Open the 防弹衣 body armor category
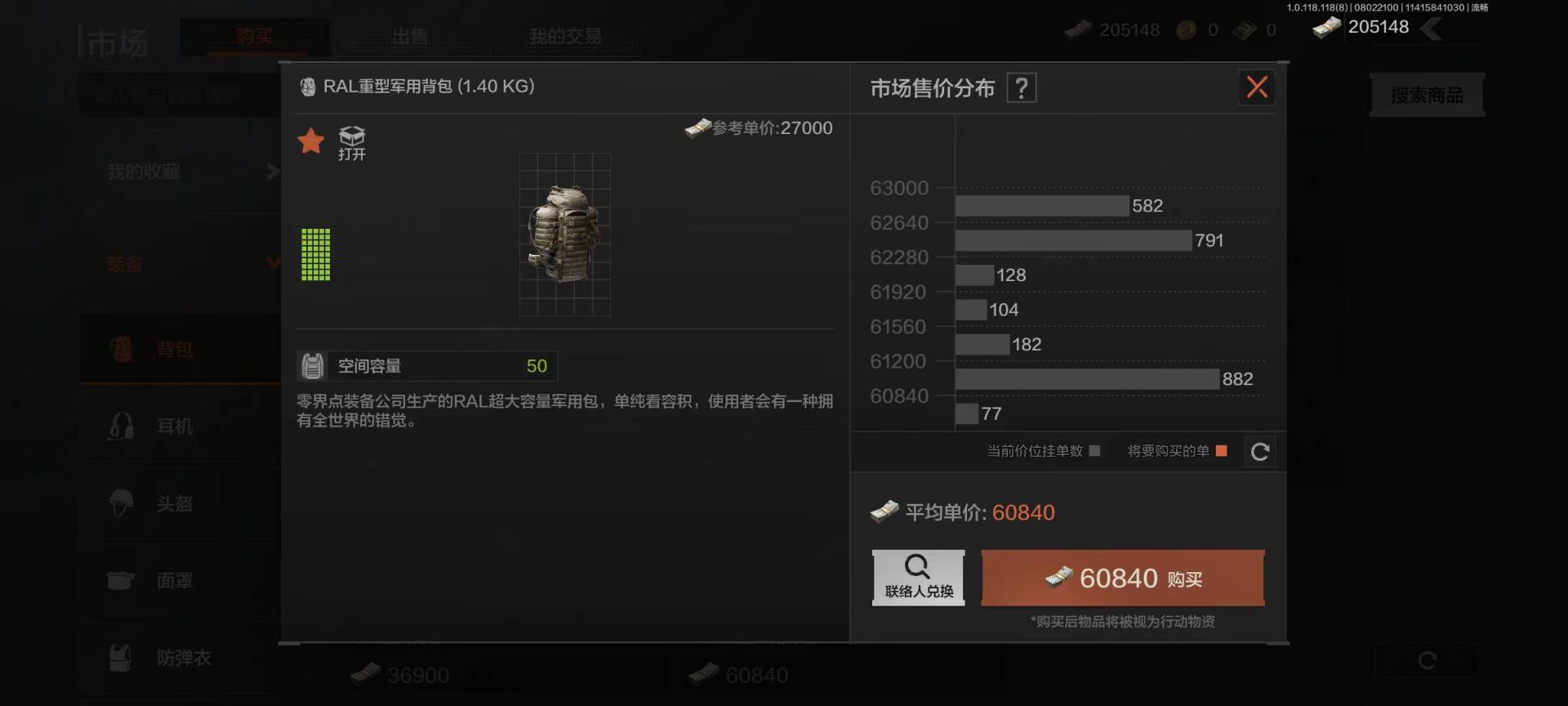The width and height of the screenshot is (1568, 706). pyautogui.click(x=183, y=658)
